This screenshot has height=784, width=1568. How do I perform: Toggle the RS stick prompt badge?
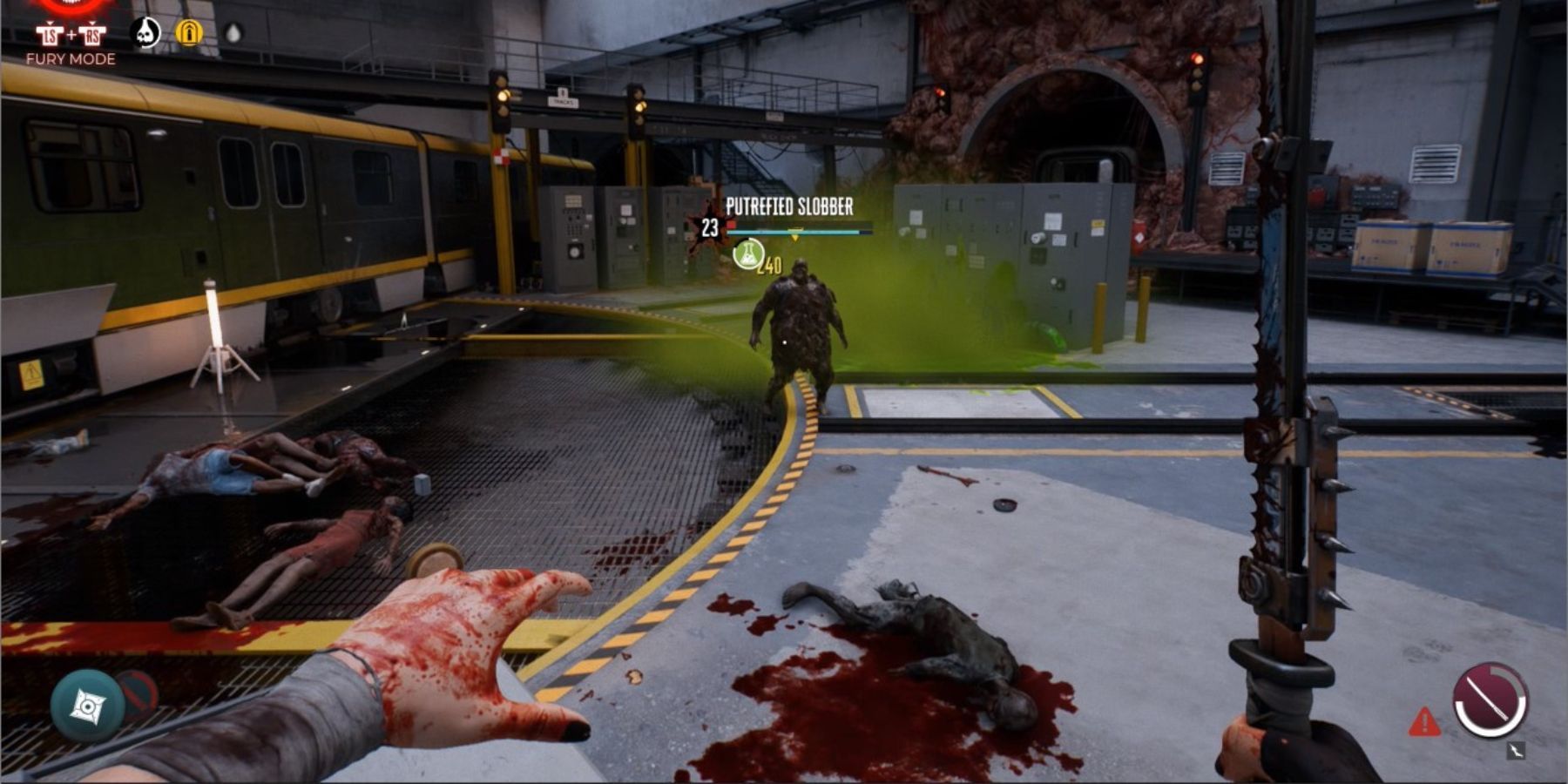point(92,34)
